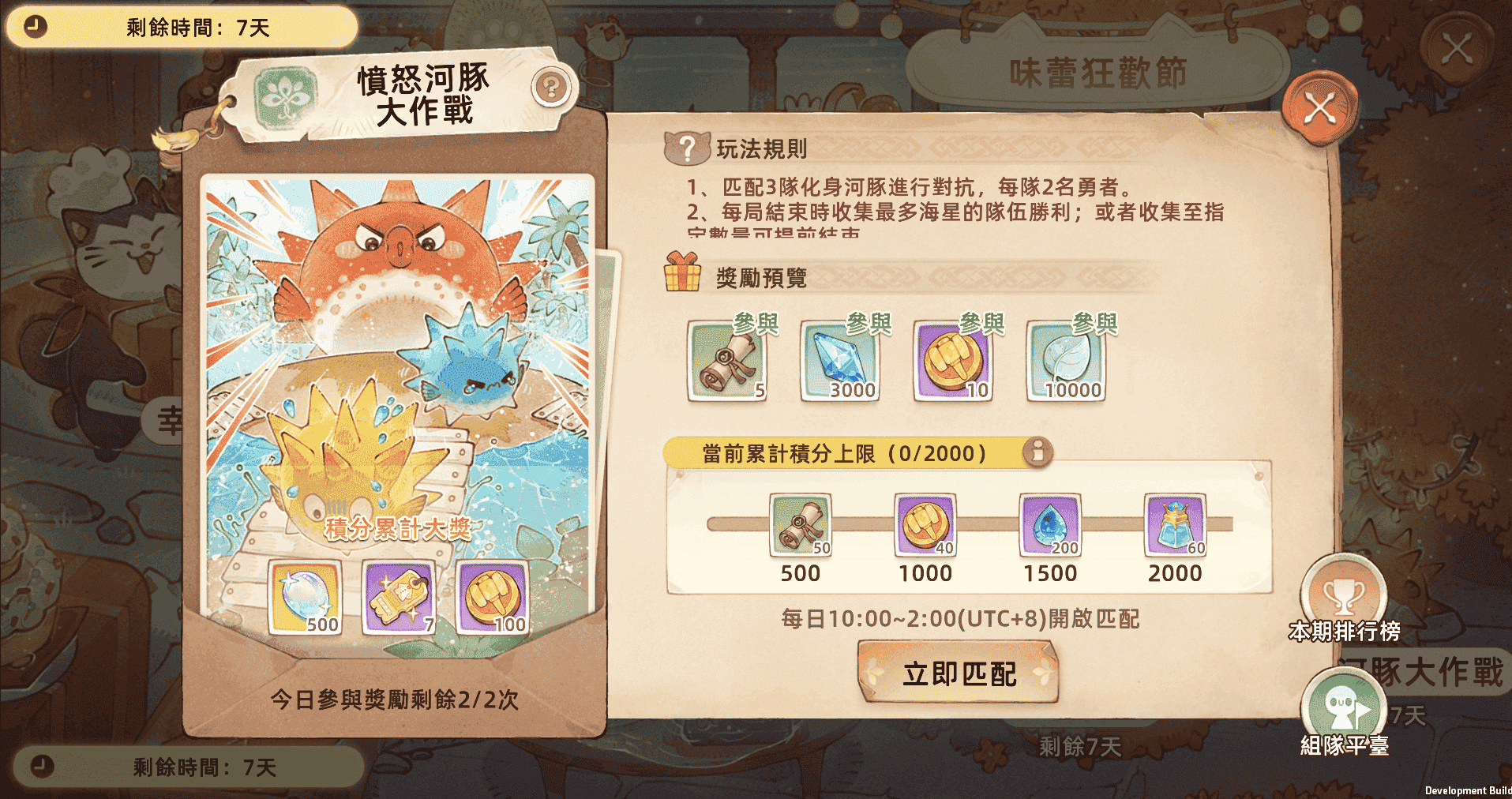This screenshot has width=1512, height=799.
Task: Select the blue crystal reward showing 3000
Action: (x=839, y=360)
